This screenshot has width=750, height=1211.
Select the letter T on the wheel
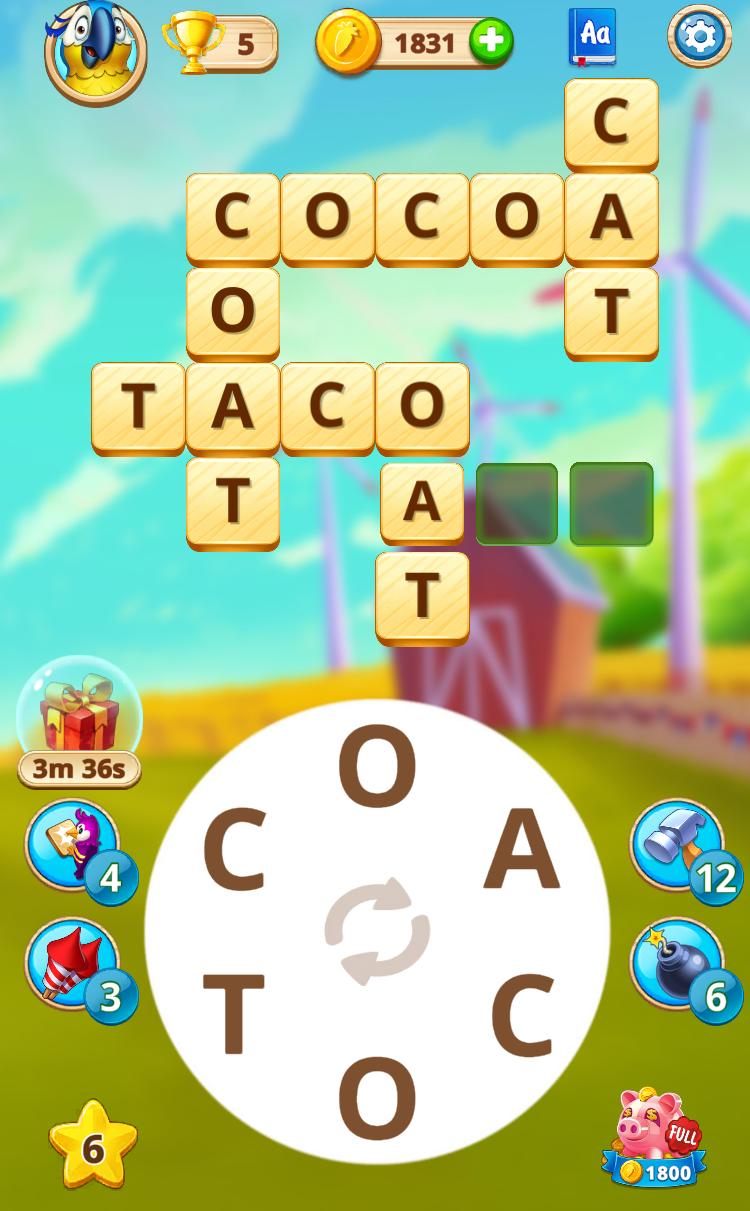234,1013
